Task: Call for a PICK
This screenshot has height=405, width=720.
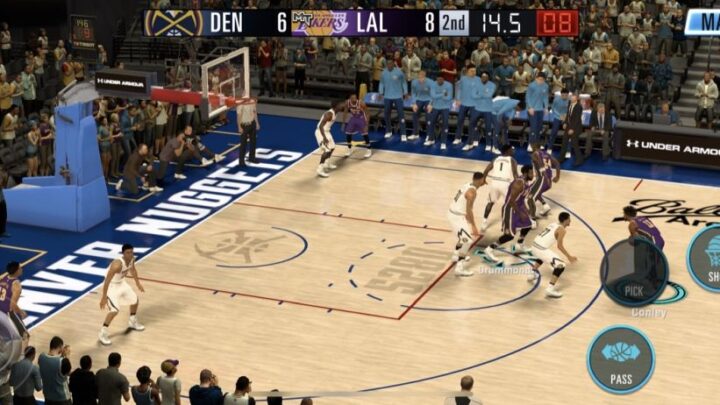Action: pos(634,271)
